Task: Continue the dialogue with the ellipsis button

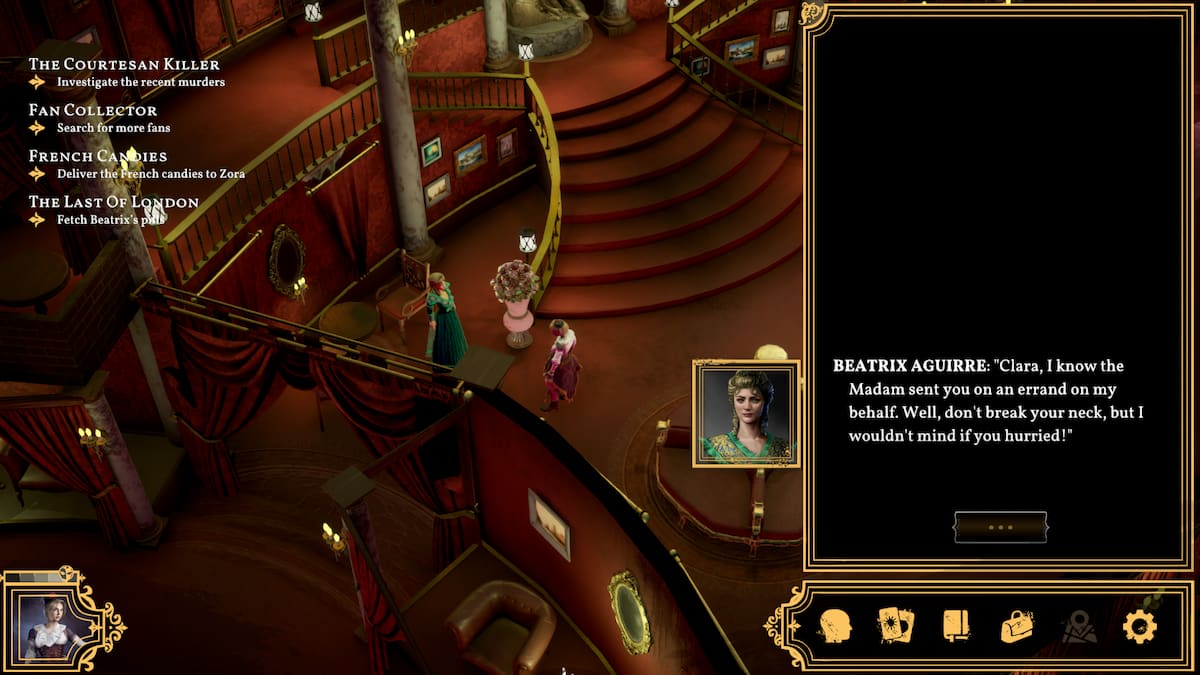Action: point(1000,527)
